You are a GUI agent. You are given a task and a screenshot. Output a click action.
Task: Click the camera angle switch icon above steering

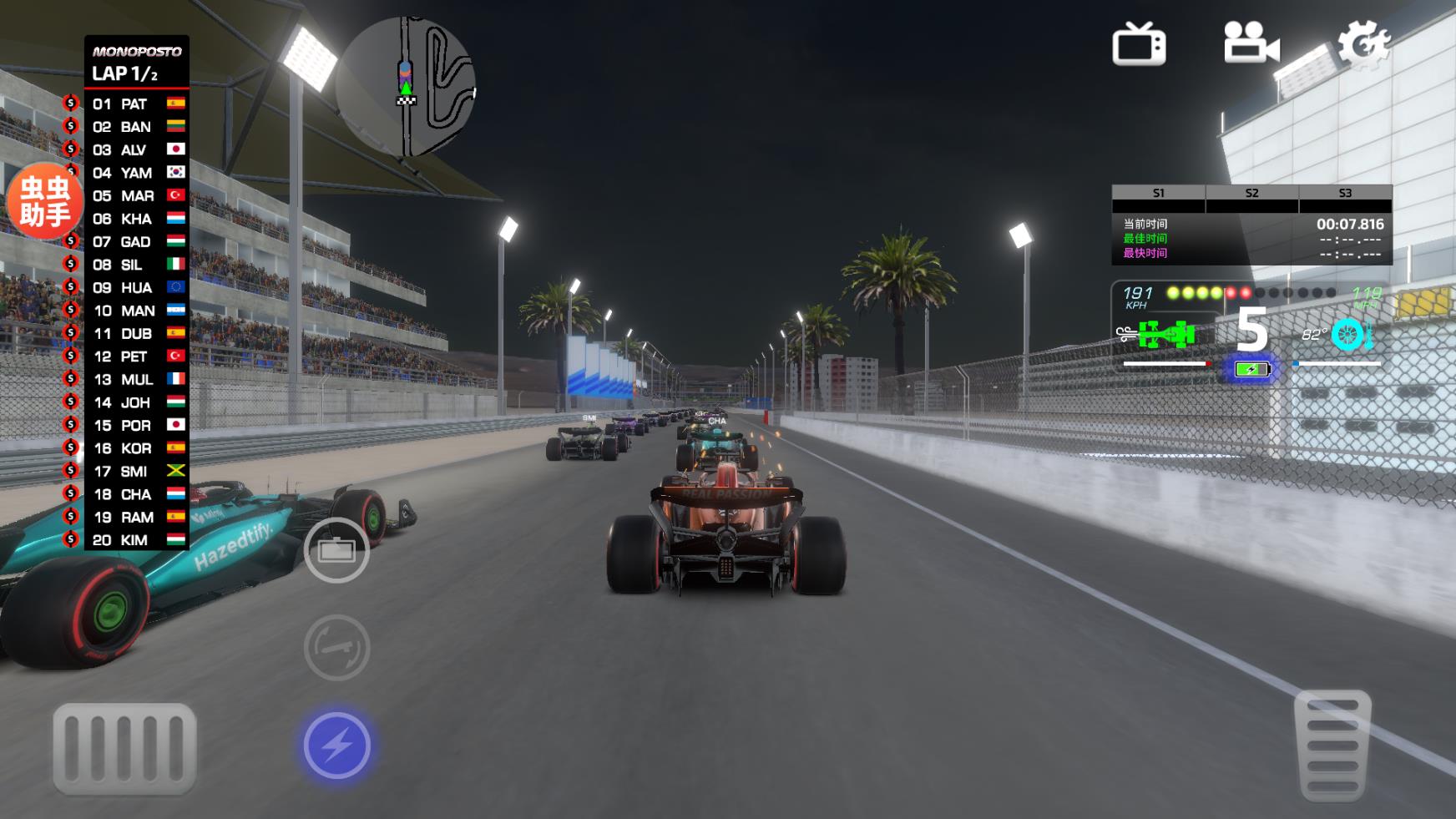pyautogui.click(x=337, y=553)
